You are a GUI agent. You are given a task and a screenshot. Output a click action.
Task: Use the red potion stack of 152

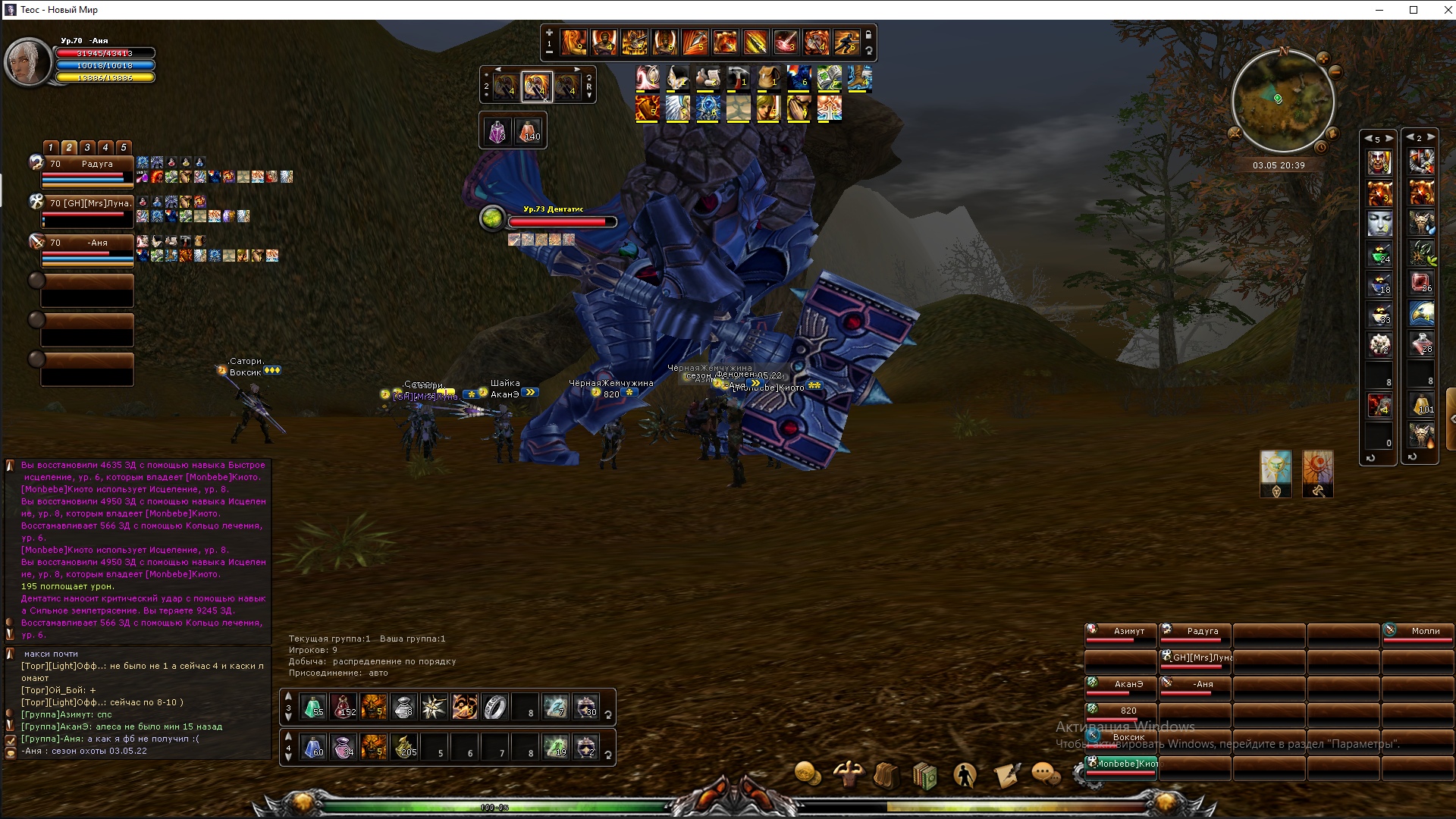[344, 707]
